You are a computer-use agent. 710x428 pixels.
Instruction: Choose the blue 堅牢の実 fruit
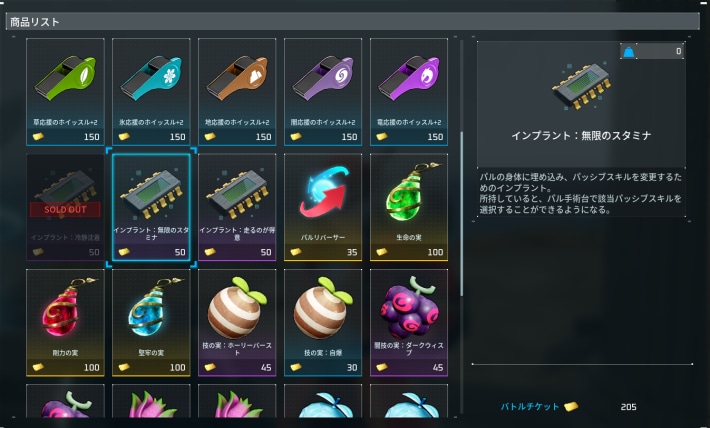(151, 322)
